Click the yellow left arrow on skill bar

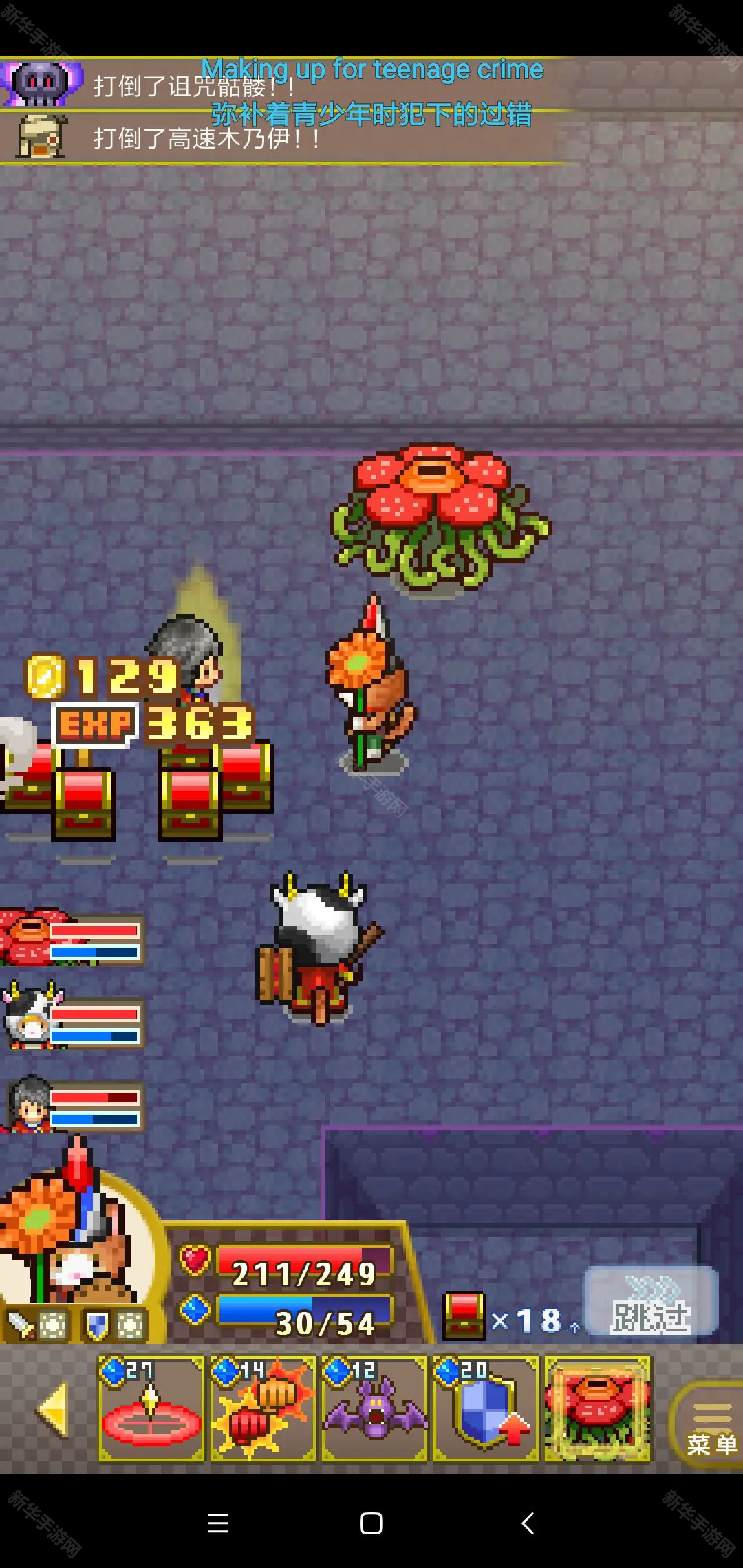point(53,1410)
